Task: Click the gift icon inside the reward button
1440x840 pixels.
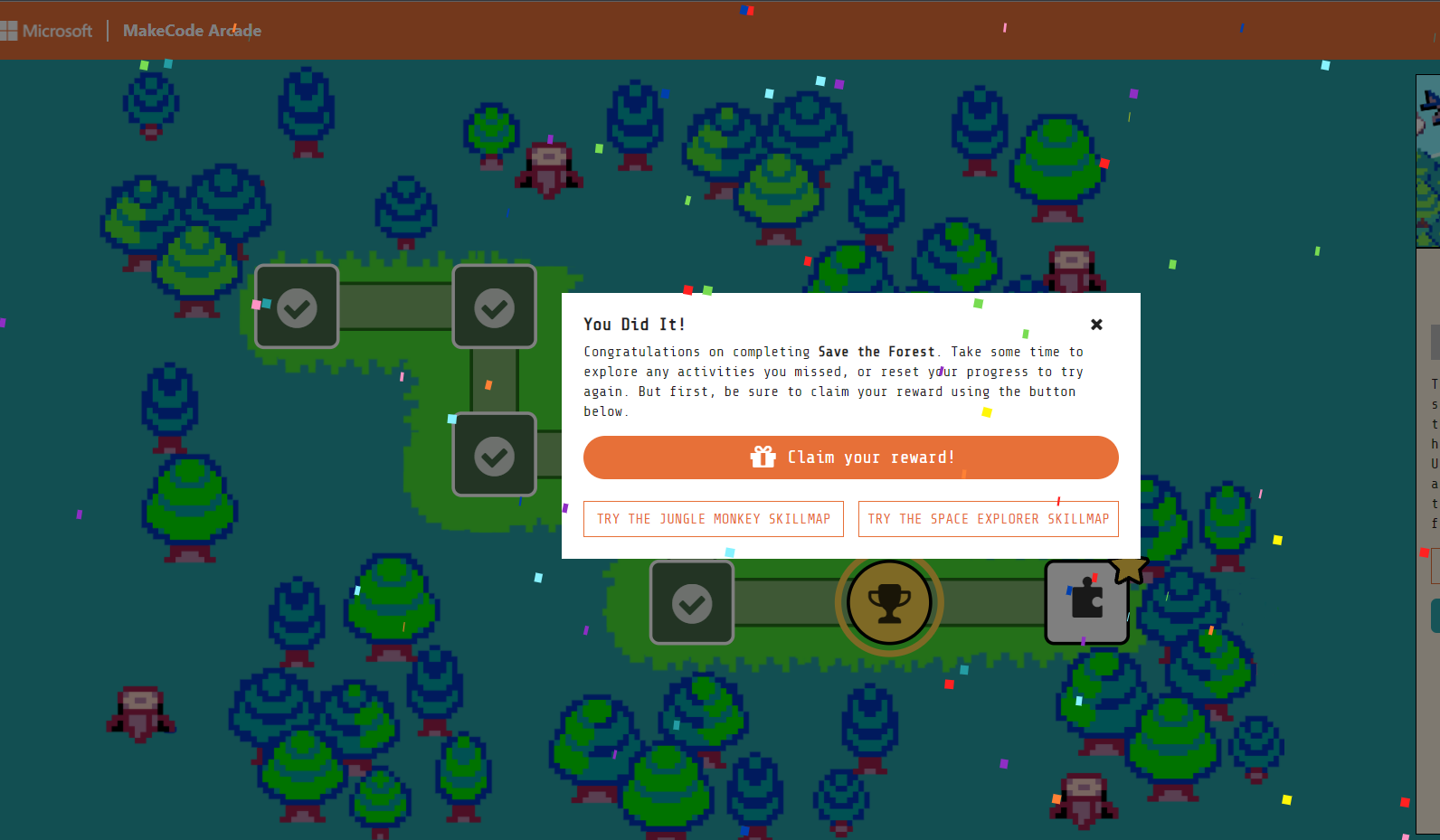Action: pyautogui.click(x=764, y=457)
